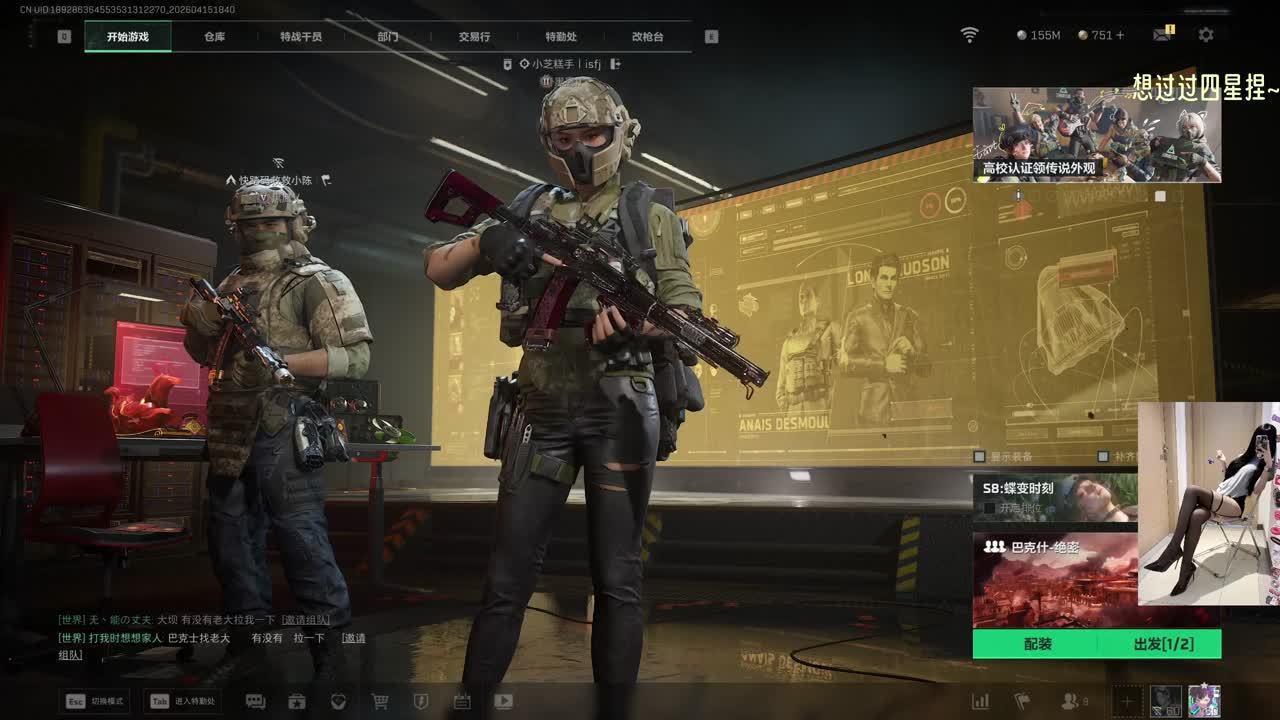Open the 特战干员 operators tab
Viewport: 1280px width, 720px height.
(301, 37)
